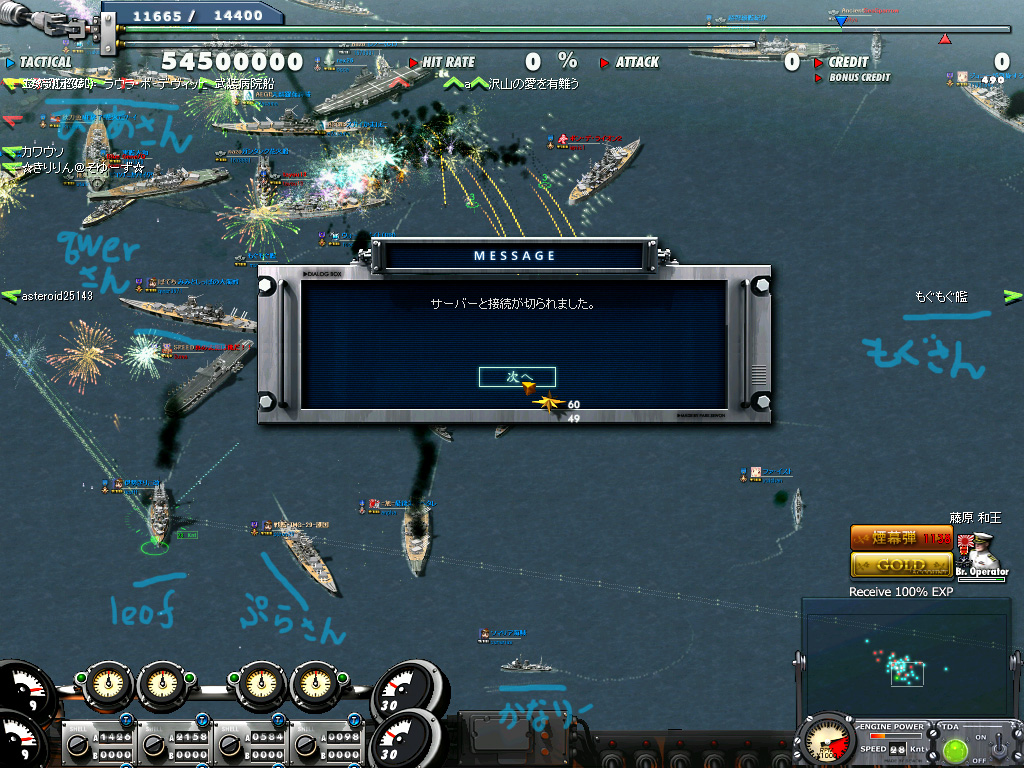
Task: Activate the 煙幕弾 smoke shell button
Action: click(900, 538)
